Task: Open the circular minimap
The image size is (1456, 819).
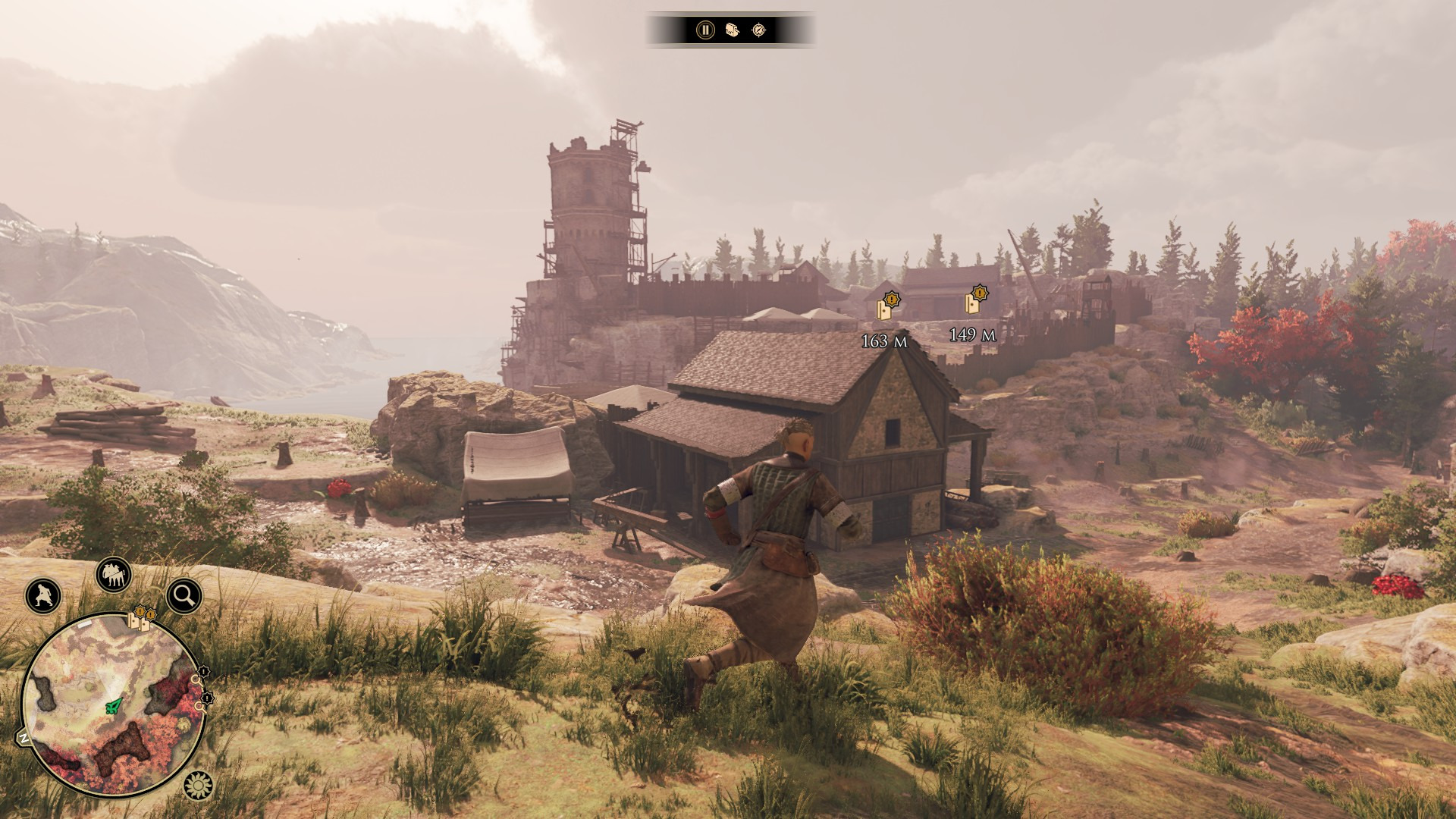Action: (x=112, y=706)
